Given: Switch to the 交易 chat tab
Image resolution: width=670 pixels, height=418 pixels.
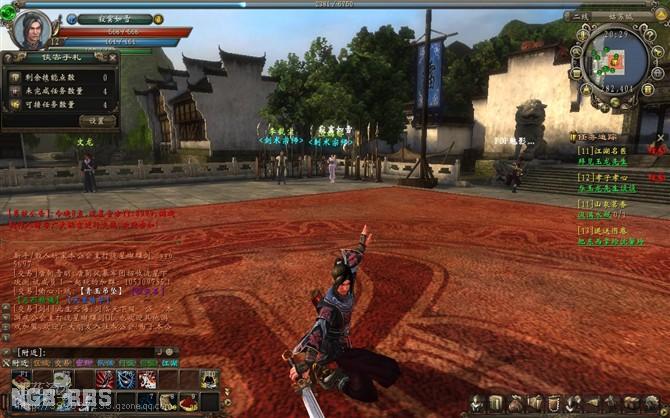Looking at the screenshot, I should point(62,362).
